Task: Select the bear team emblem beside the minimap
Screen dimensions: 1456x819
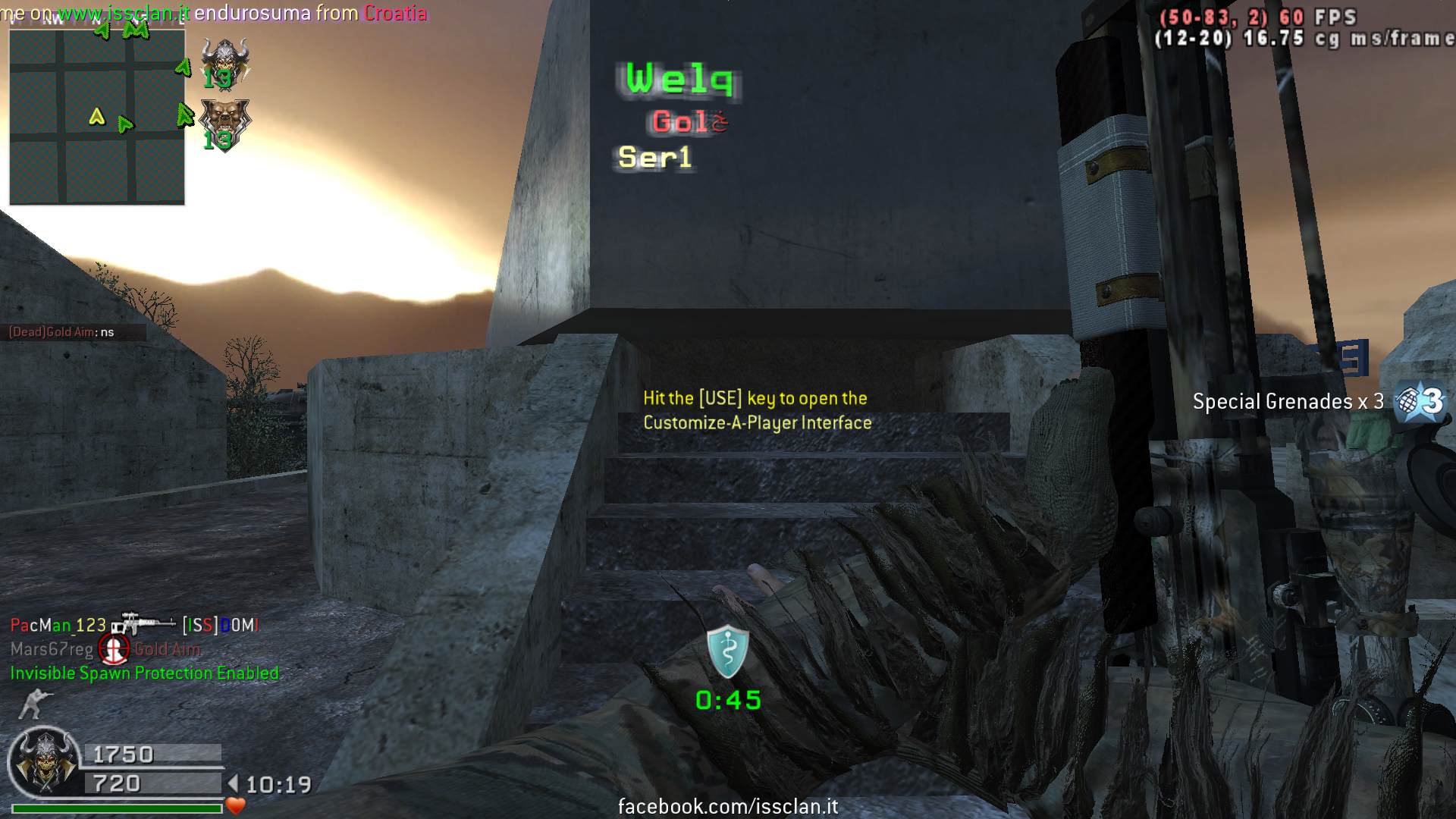Action: [224, 123]
